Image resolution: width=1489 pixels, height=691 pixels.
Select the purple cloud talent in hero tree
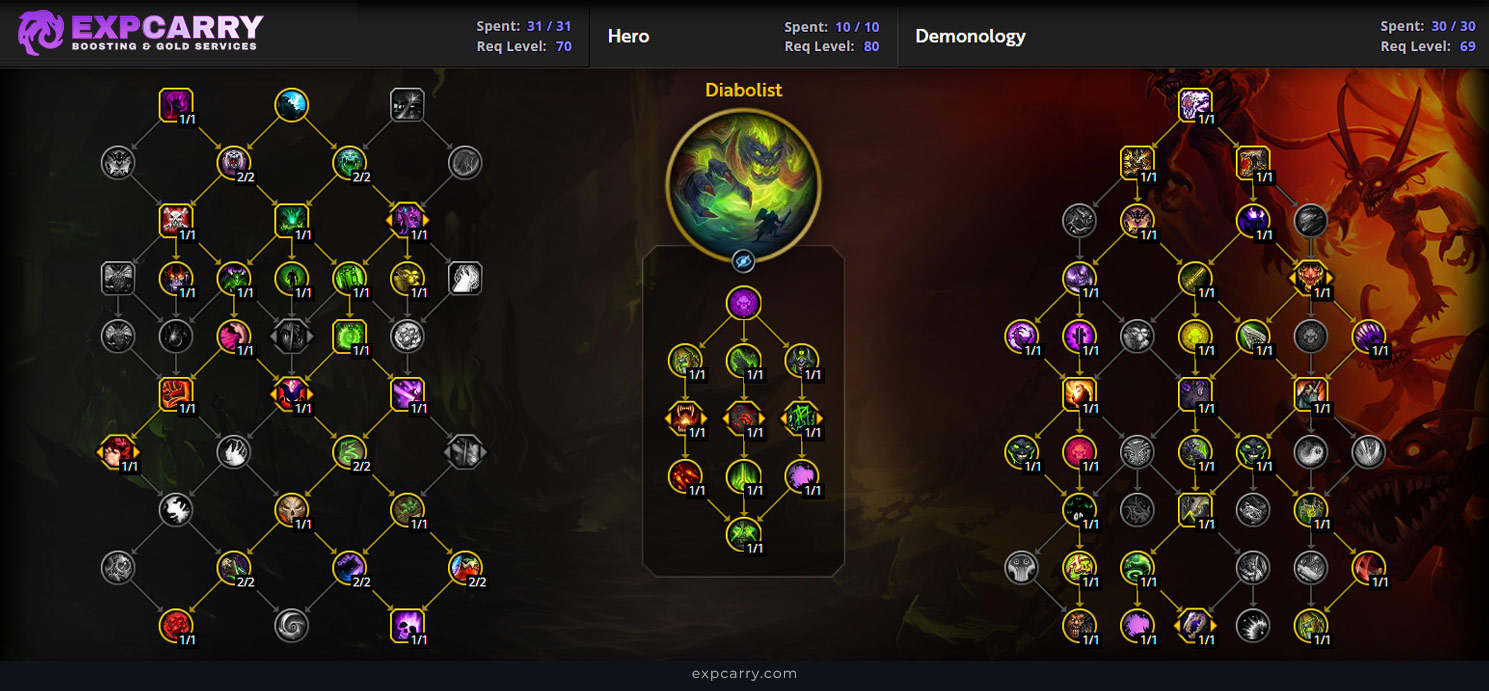[801, 476]
